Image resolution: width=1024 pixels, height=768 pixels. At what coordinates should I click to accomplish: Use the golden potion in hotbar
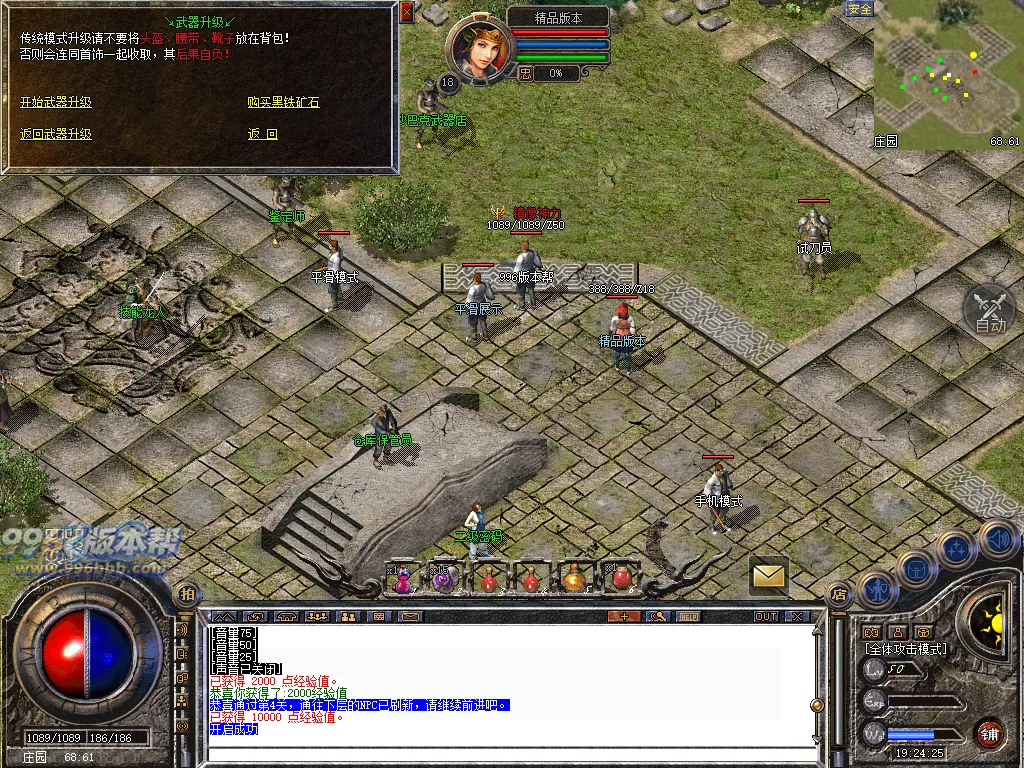tap(573, 579)
